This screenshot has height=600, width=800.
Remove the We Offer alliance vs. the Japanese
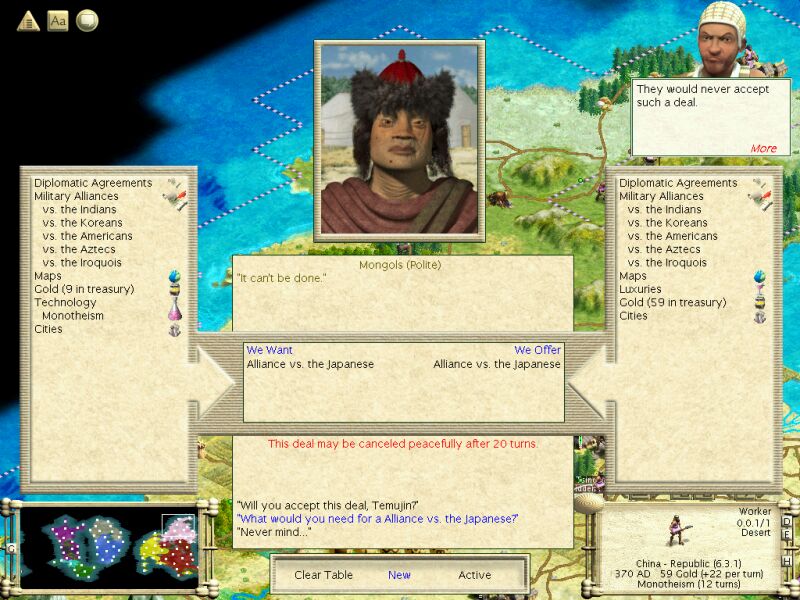pos(497,364)
